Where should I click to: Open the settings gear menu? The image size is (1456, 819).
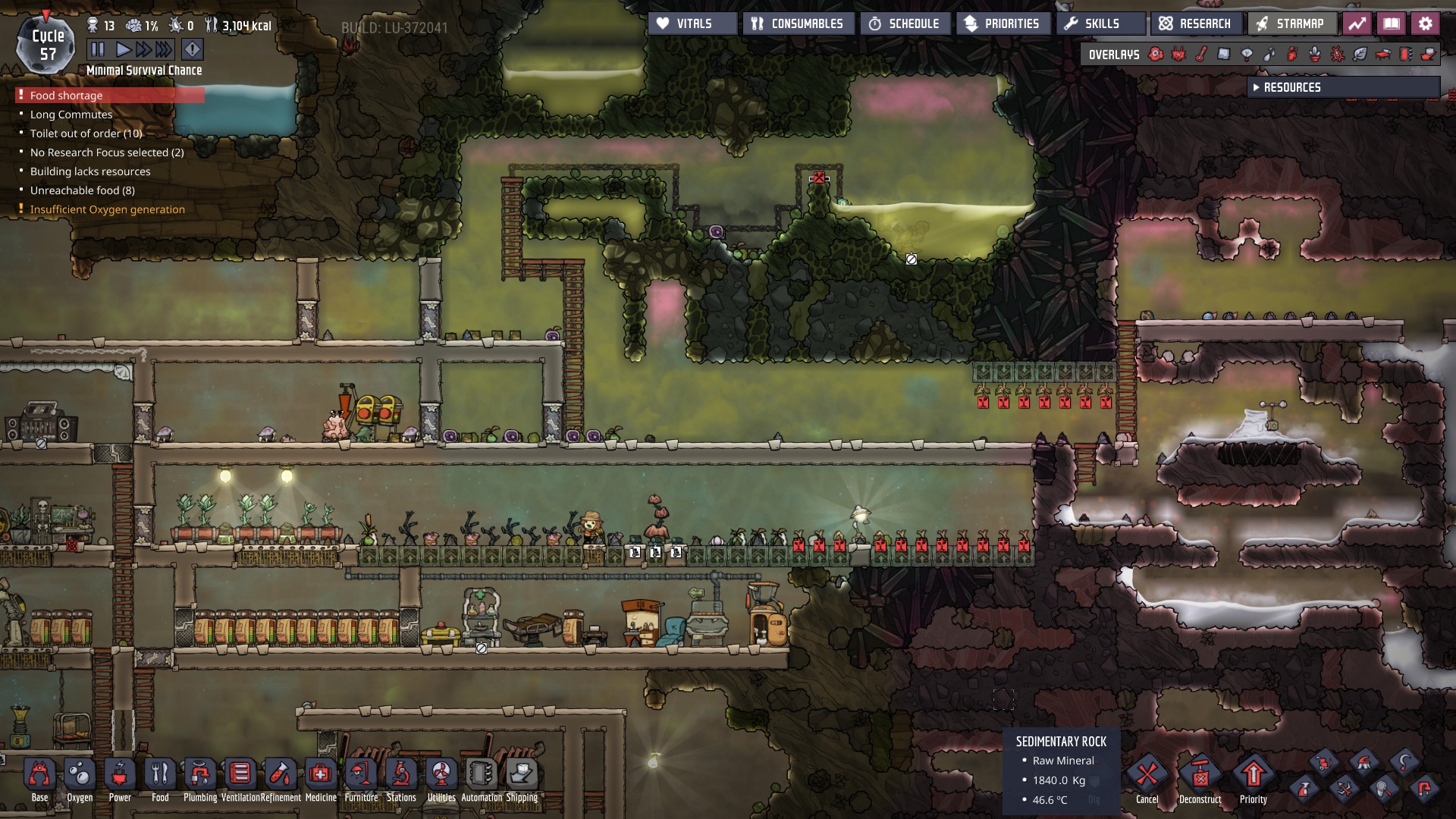coord(1425,24)
